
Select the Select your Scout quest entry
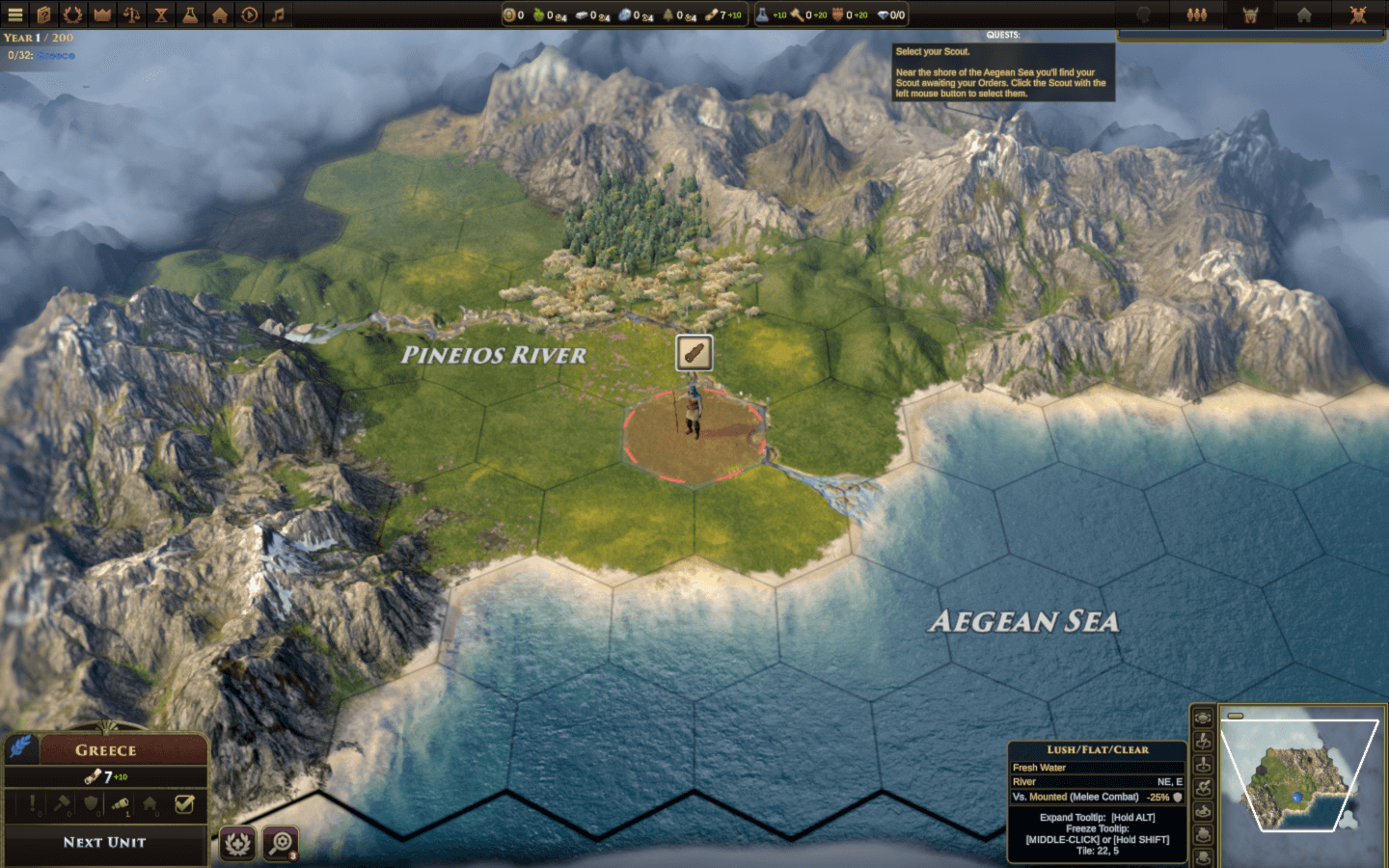click(x=933, y=52)
